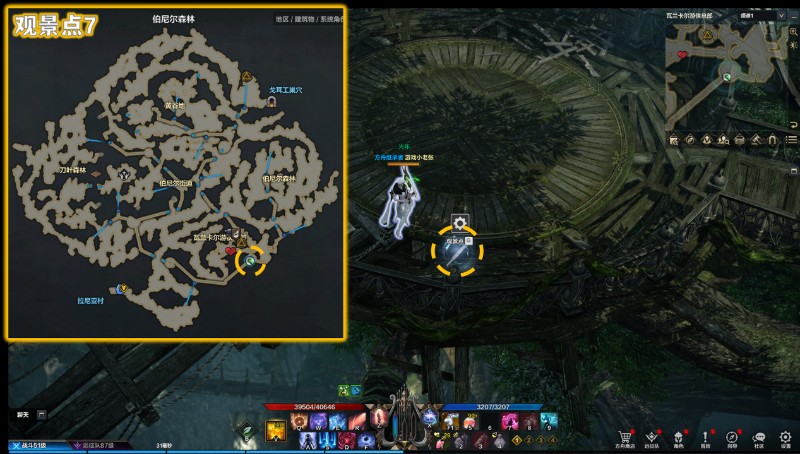Click the circled viewpoint marker on the world map
This screenshot has height=454, width=800.
(x=250, y=260)
